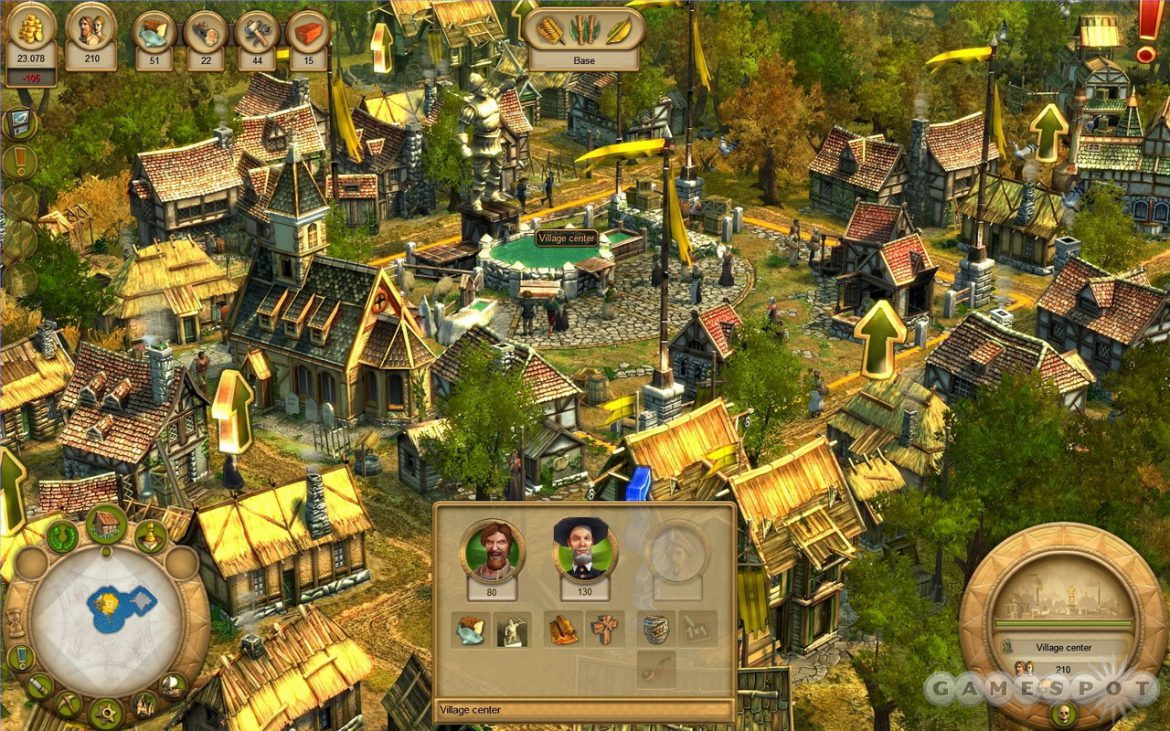Select the tools hammer resource icon
Image resolution: width=1170 pixels, height=731 pixels.
point(257,32)
